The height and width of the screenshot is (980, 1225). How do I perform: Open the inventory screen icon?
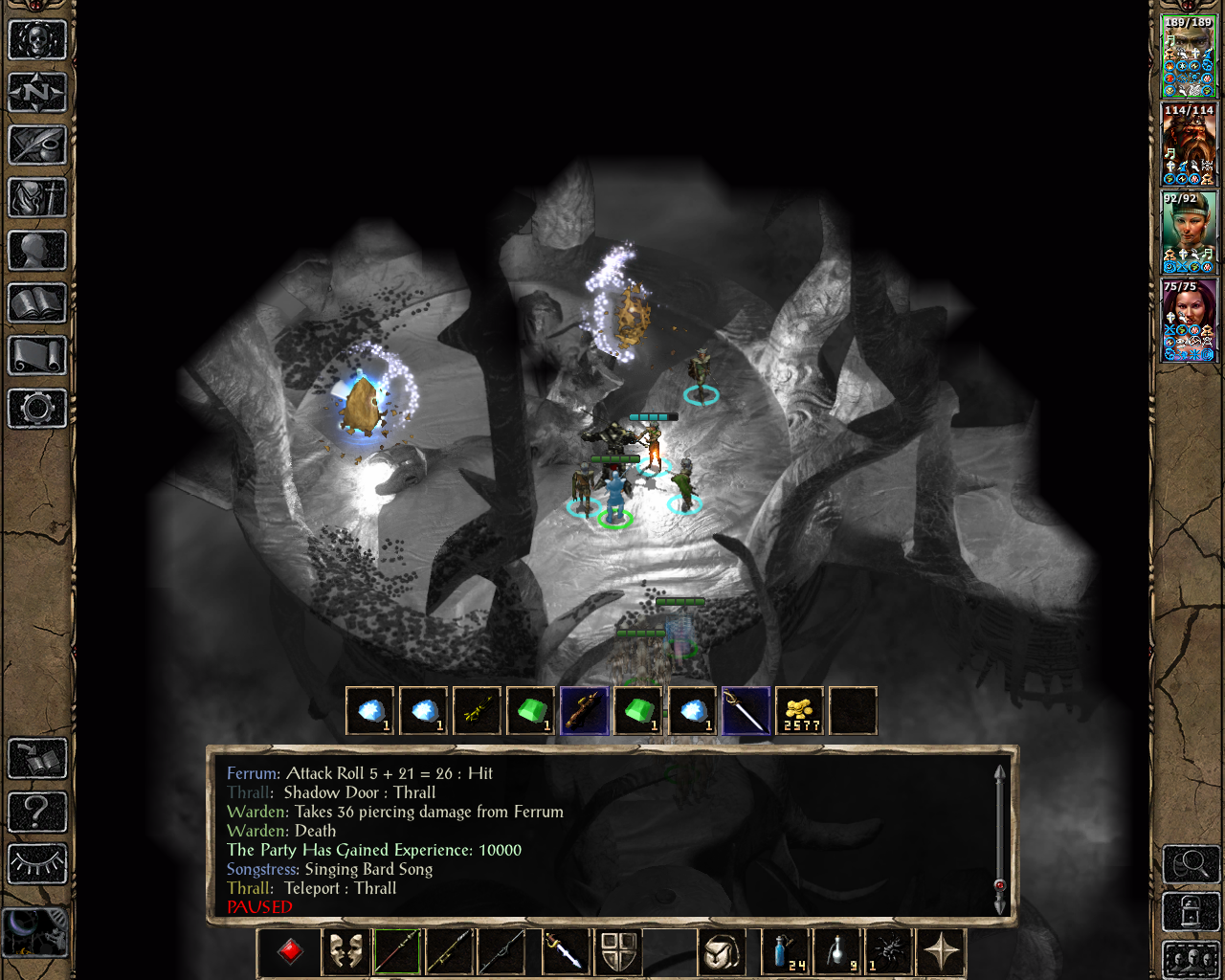point(36,199)
